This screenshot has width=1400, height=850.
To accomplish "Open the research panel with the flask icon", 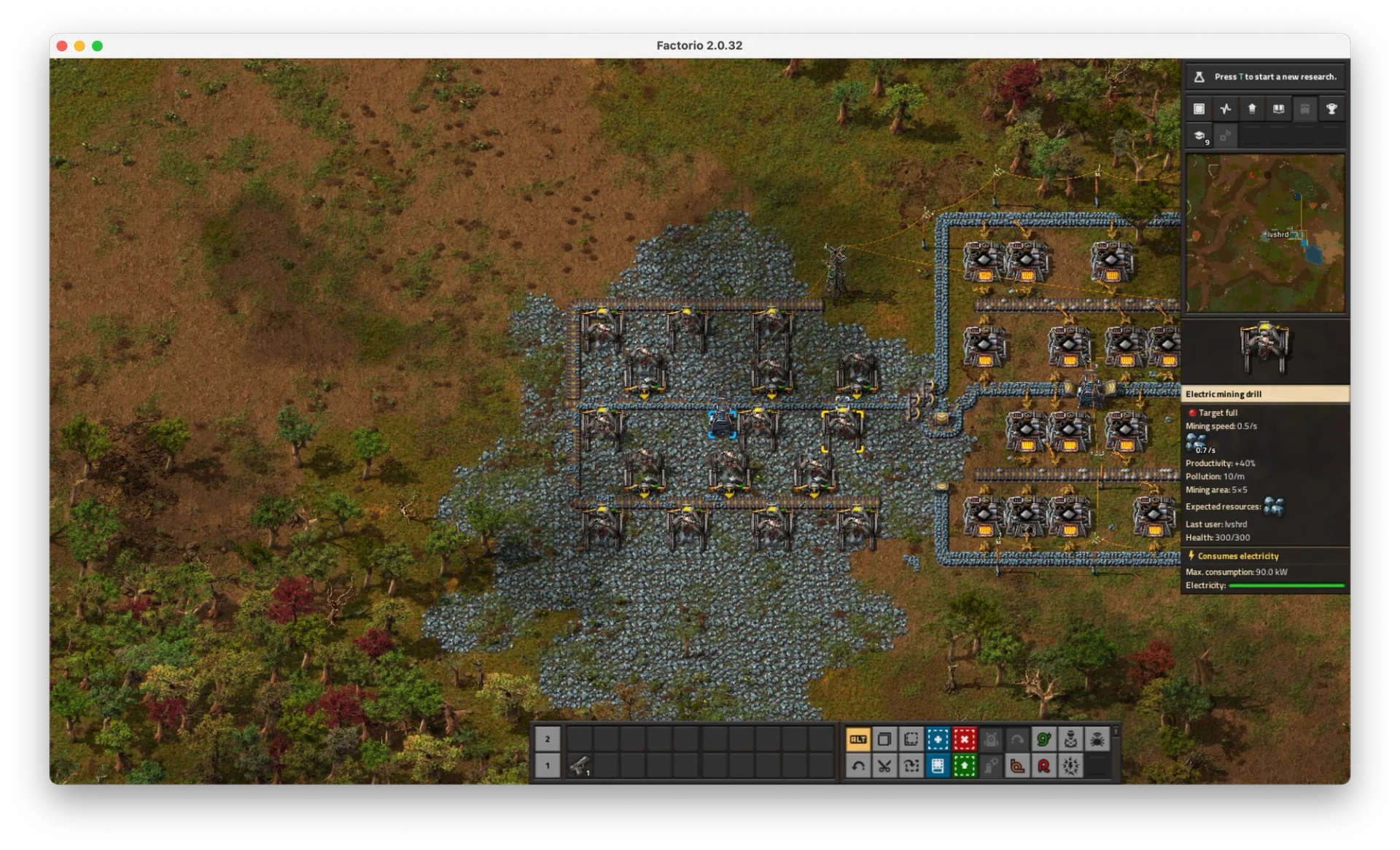I will point(1265,77).
